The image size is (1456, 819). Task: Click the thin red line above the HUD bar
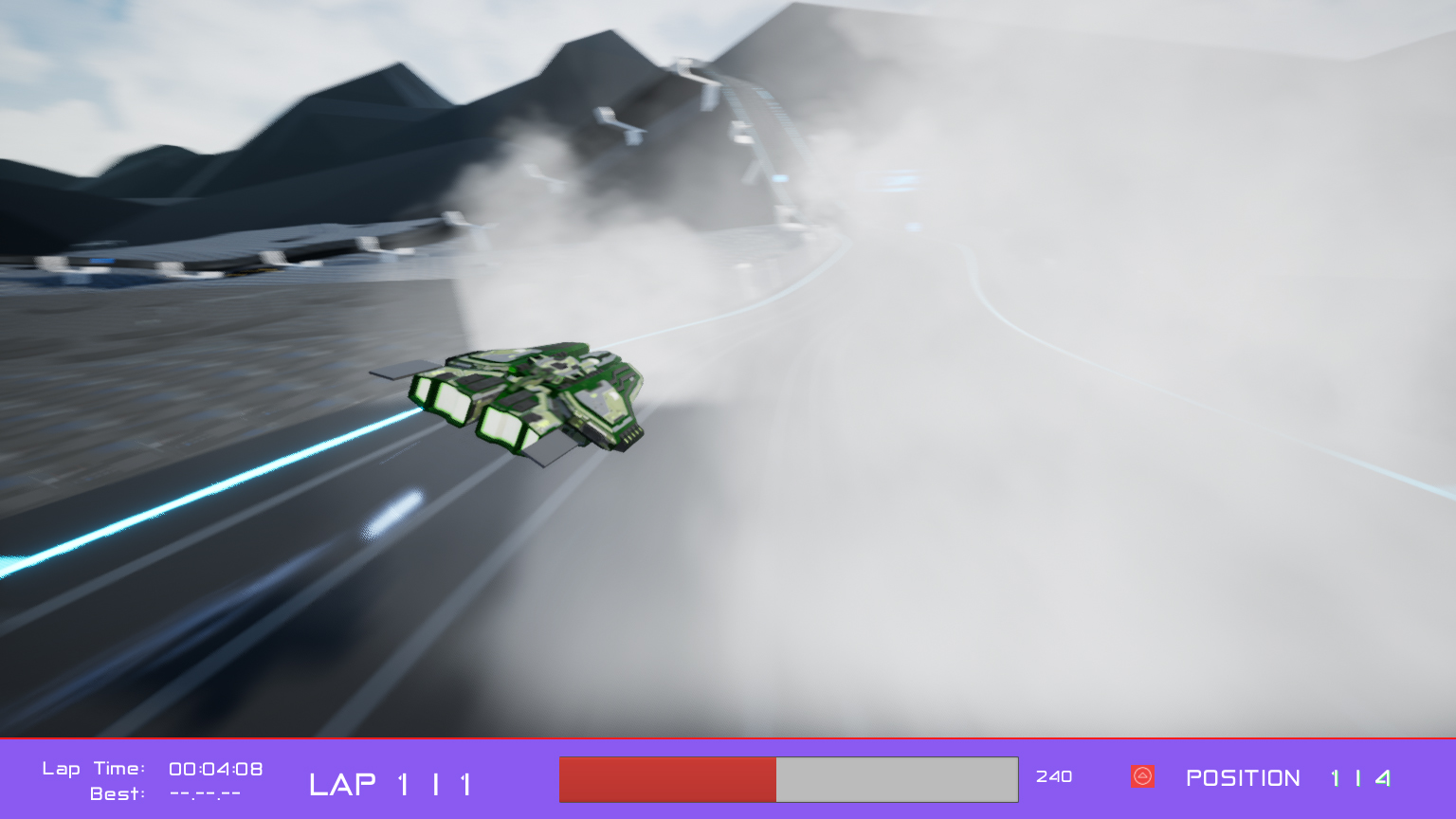728,738
